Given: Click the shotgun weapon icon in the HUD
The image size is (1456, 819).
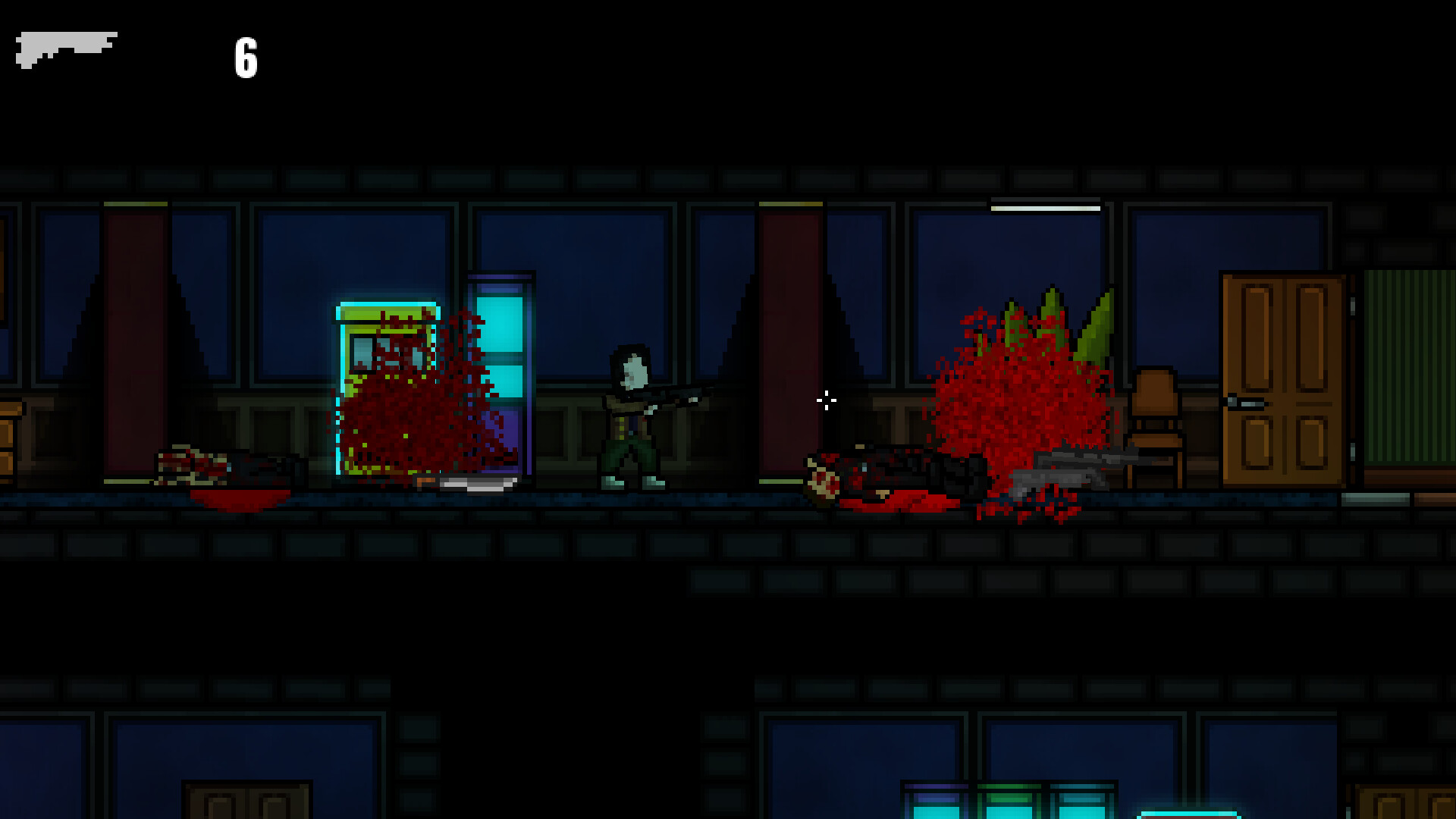Looking at the screenshot, I should [x=68, y=49].
